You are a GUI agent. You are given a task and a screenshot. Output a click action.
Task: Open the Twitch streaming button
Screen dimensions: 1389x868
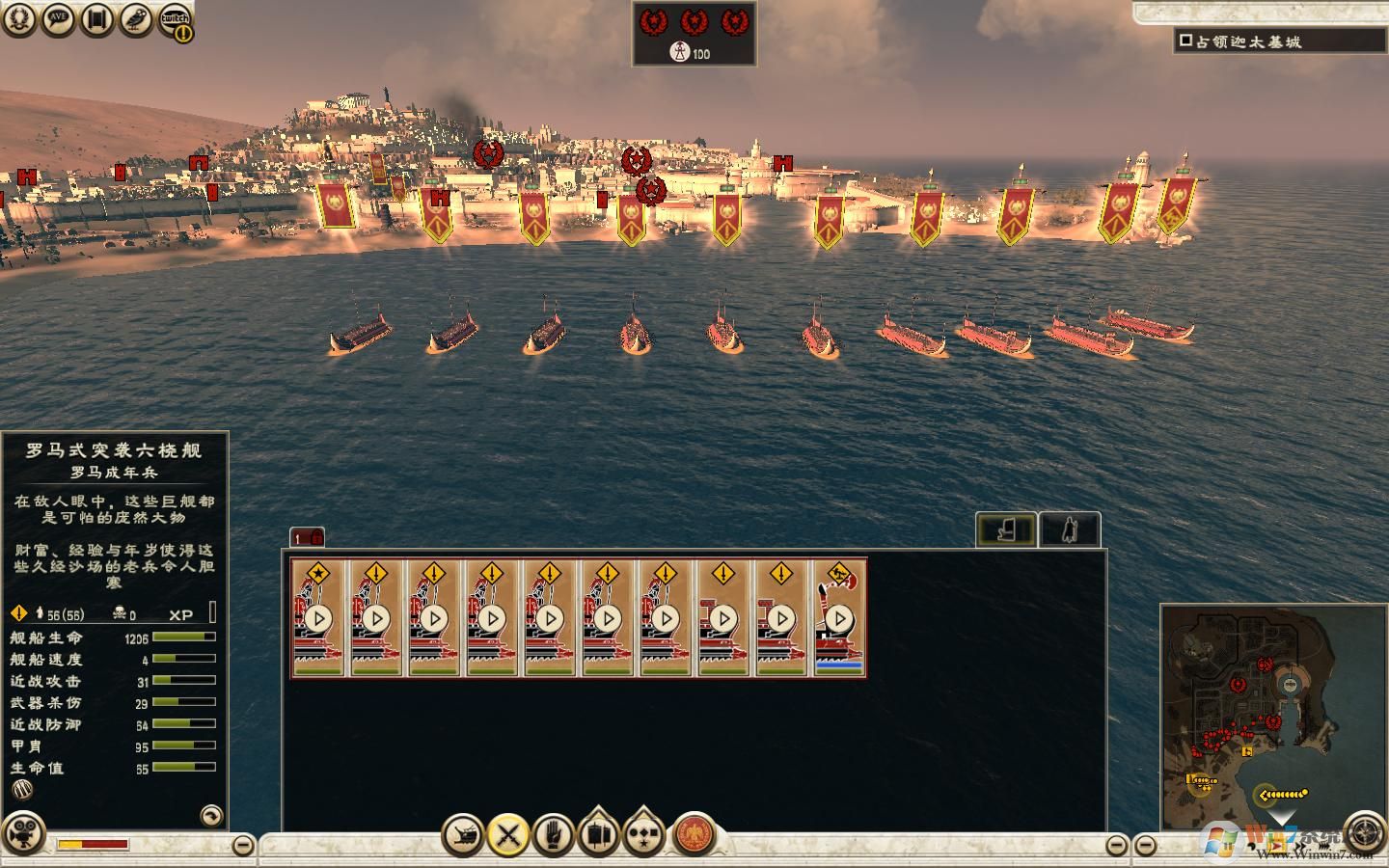[175, 20]
